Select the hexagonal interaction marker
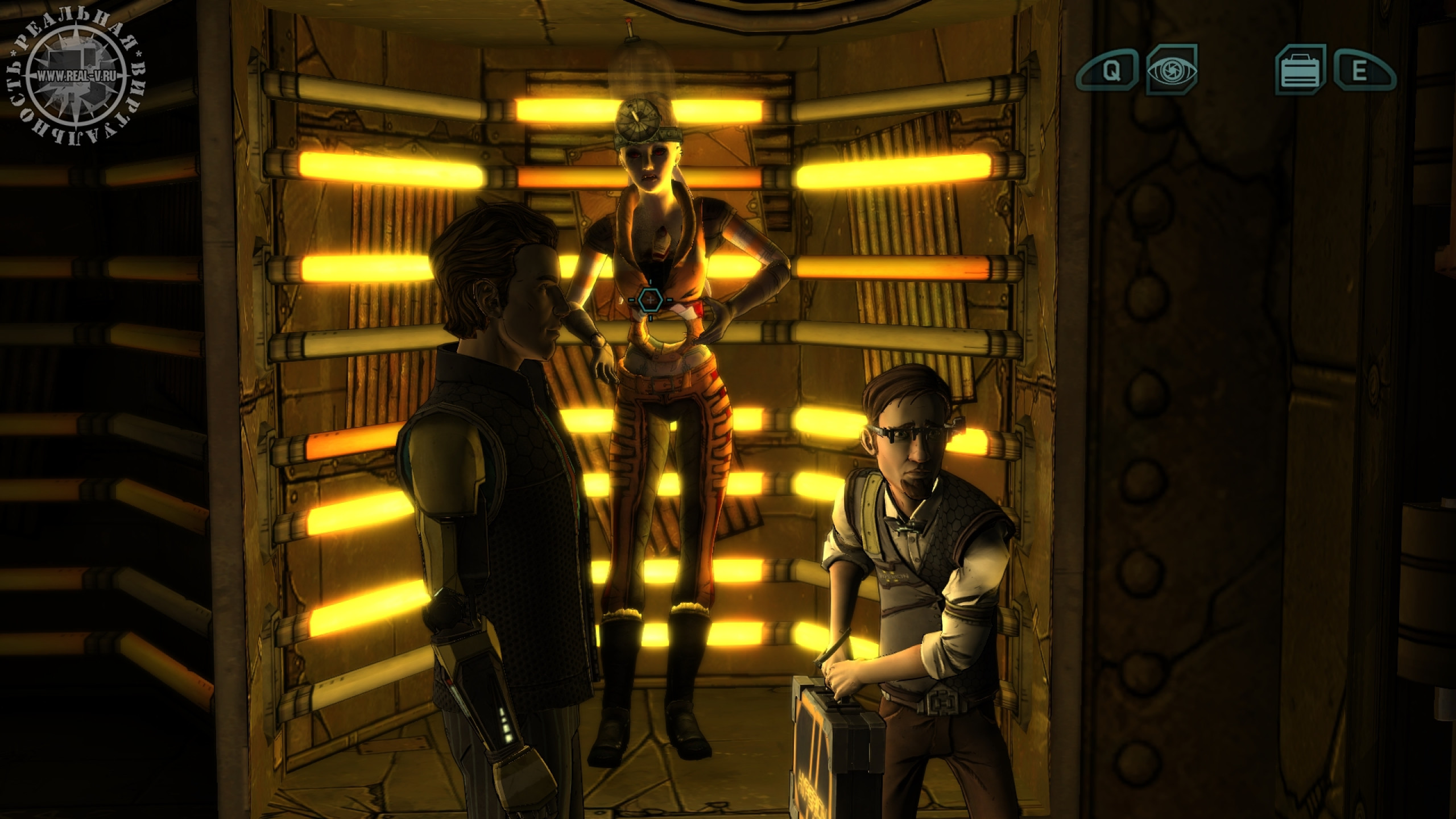This screenshot has width=1456, height=819. click(x=648, y=299)
